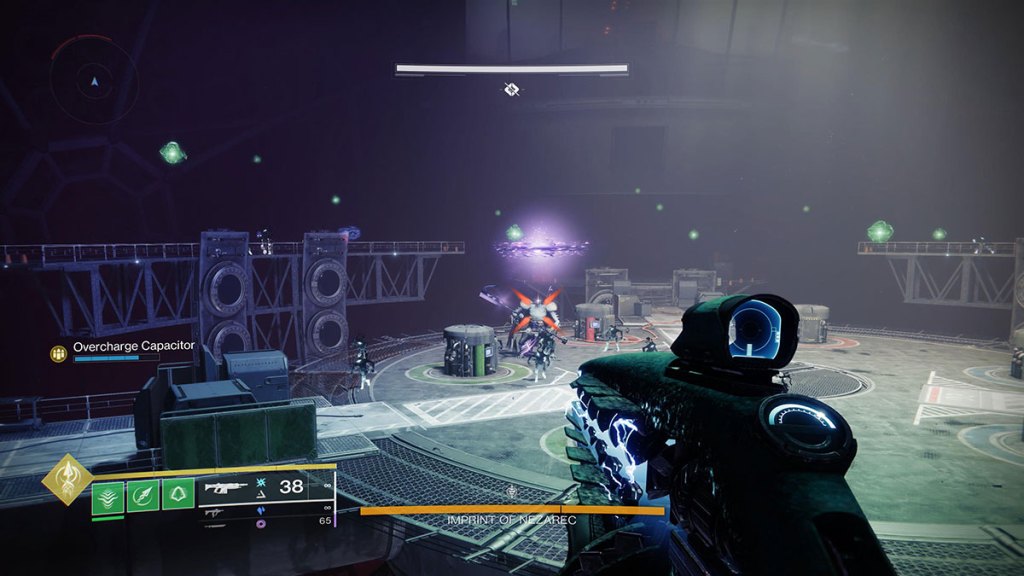The image size is (1024, 576).
Task: Select the golden super ability diamond icon
Action: point(66,482)
